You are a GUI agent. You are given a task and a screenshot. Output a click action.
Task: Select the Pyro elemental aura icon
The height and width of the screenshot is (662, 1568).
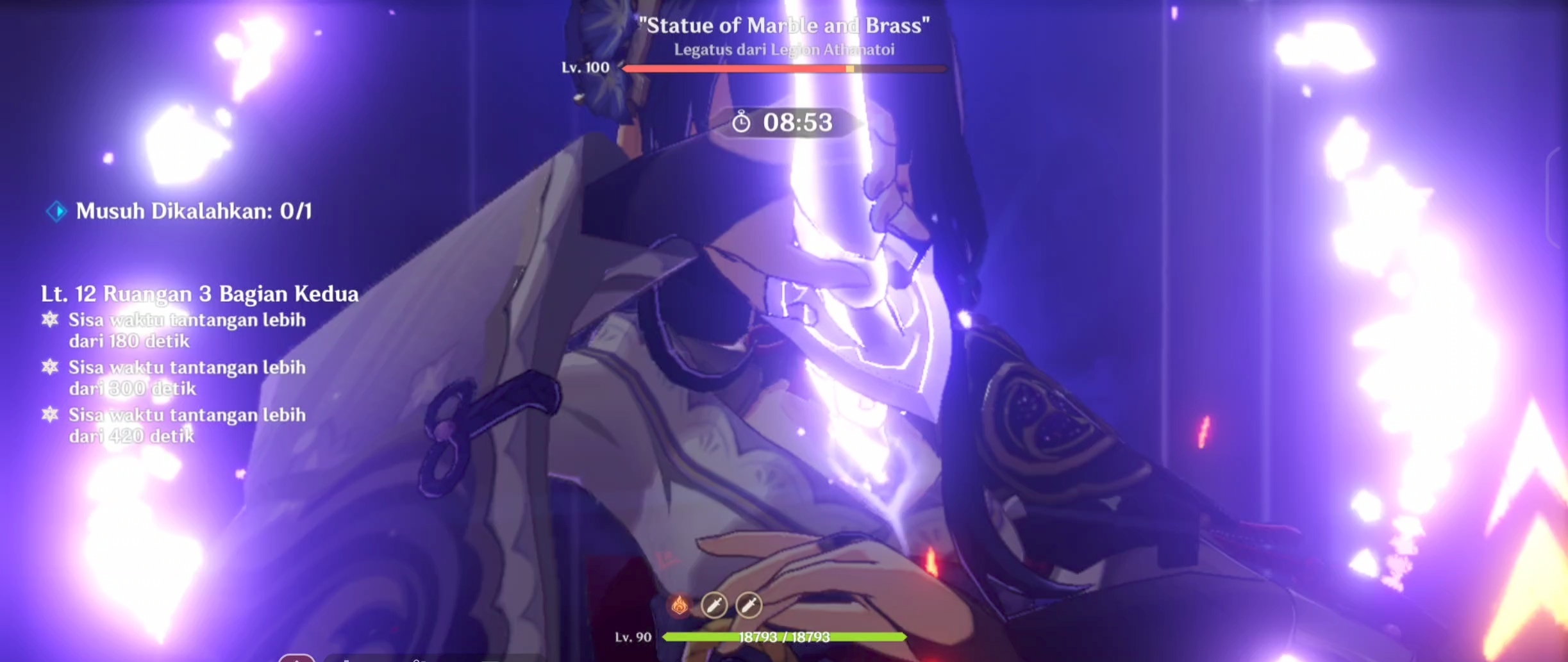(680, 603)
